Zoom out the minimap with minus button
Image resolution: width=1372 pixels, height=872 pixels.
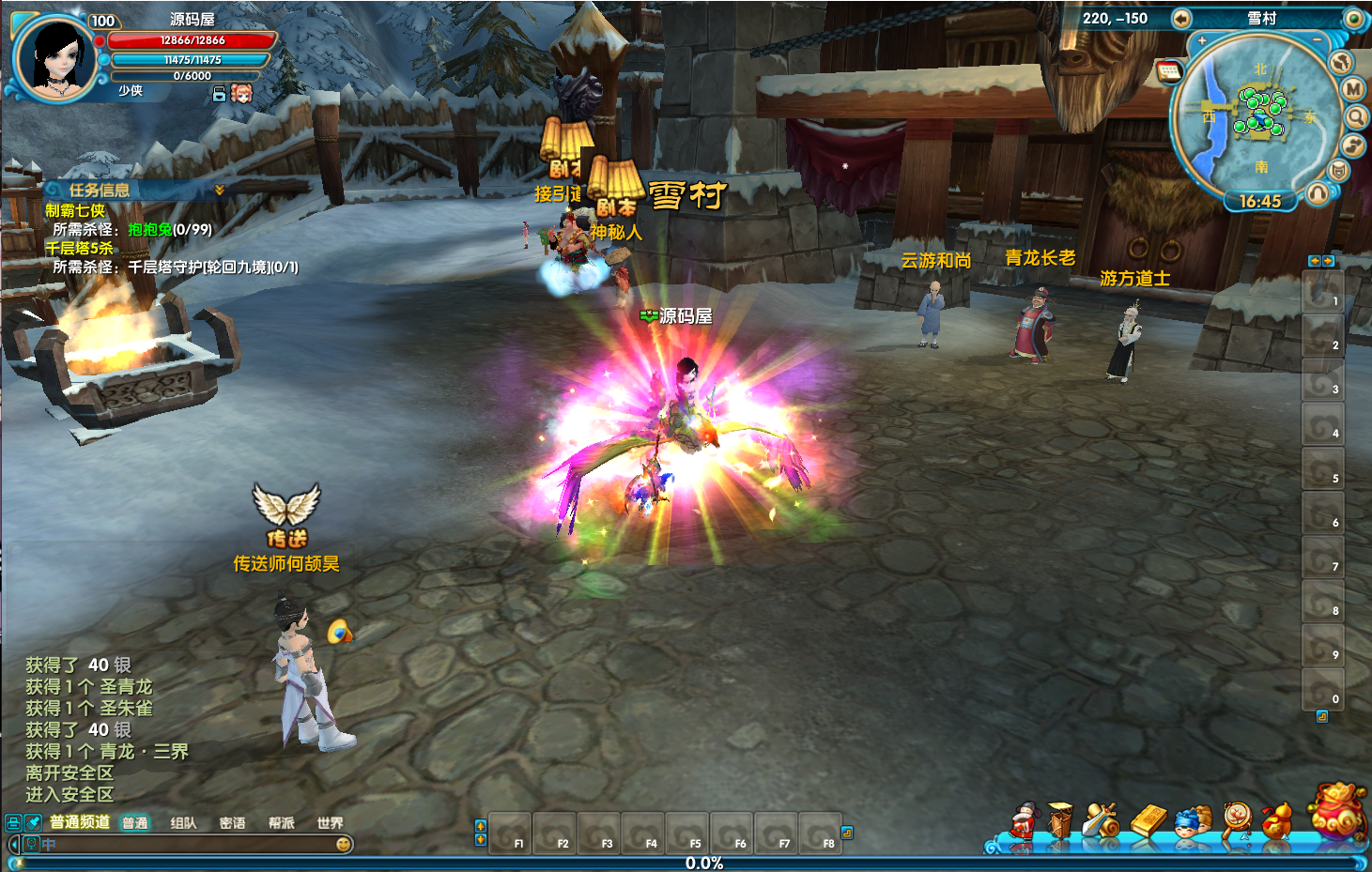[1317, 41]
